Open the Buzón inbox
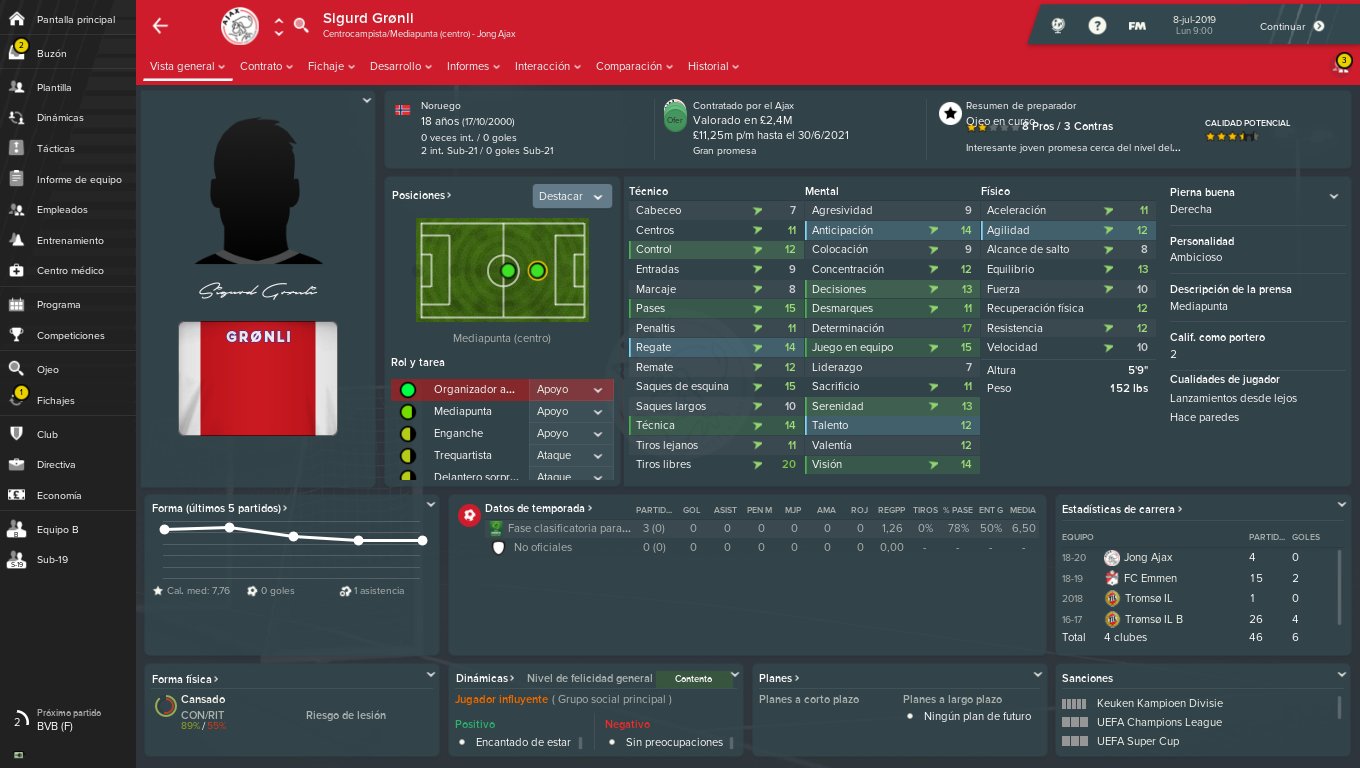Viewport: 1360px width, 768px height. click(x=52, y=54)
